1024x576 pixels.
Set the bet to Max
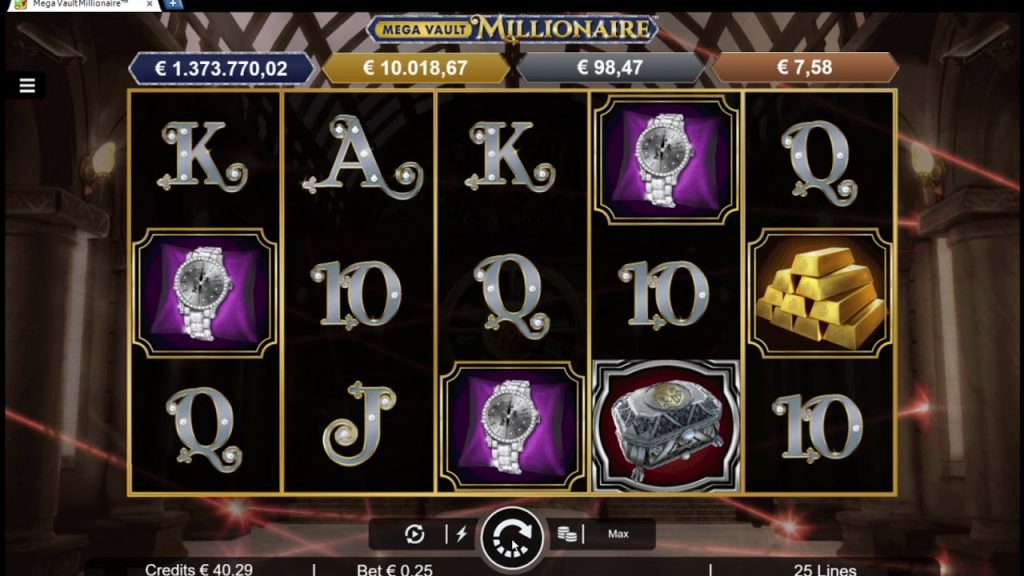pyautogui.click(x=619, y=534)
